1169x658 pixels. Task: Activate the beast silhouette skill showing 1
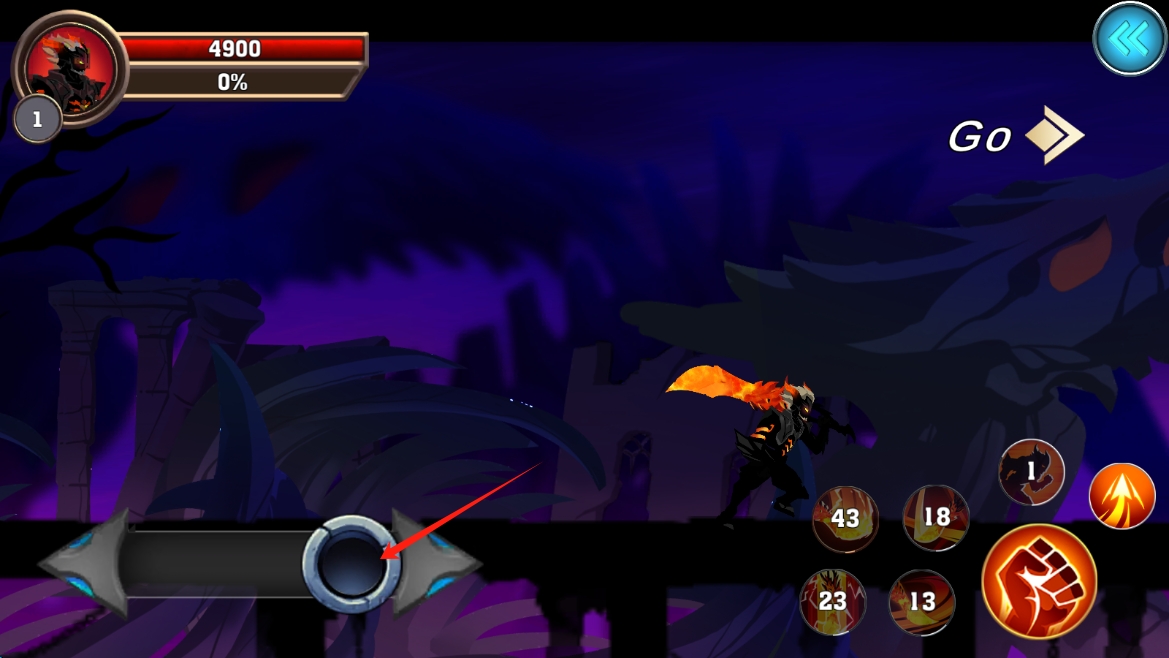point(1031,471)
